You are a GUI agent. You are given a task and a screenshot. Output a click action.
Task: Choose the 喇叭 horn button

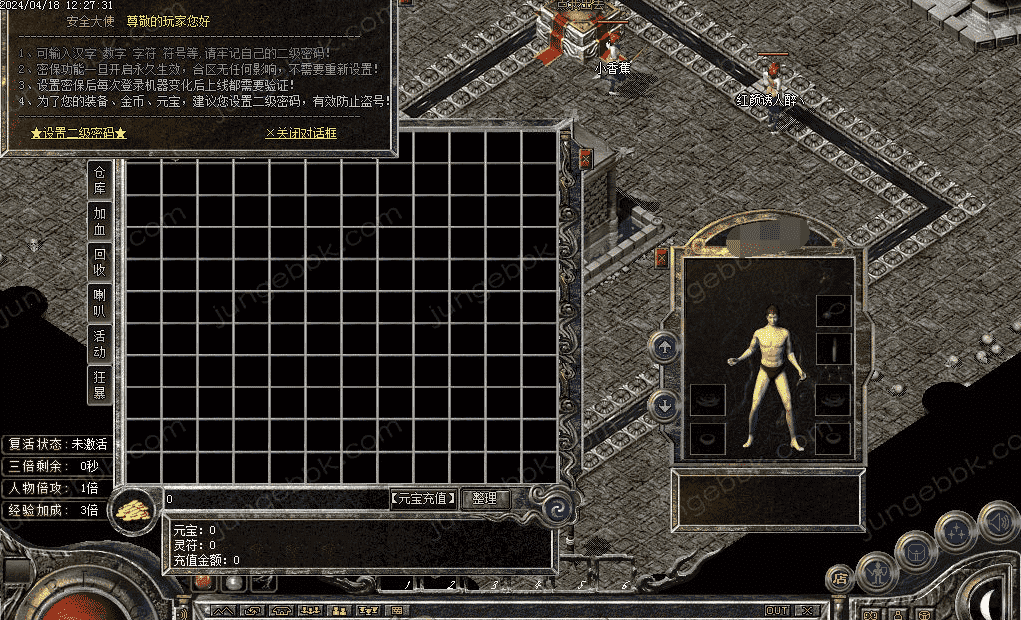(x=100, y=302)
